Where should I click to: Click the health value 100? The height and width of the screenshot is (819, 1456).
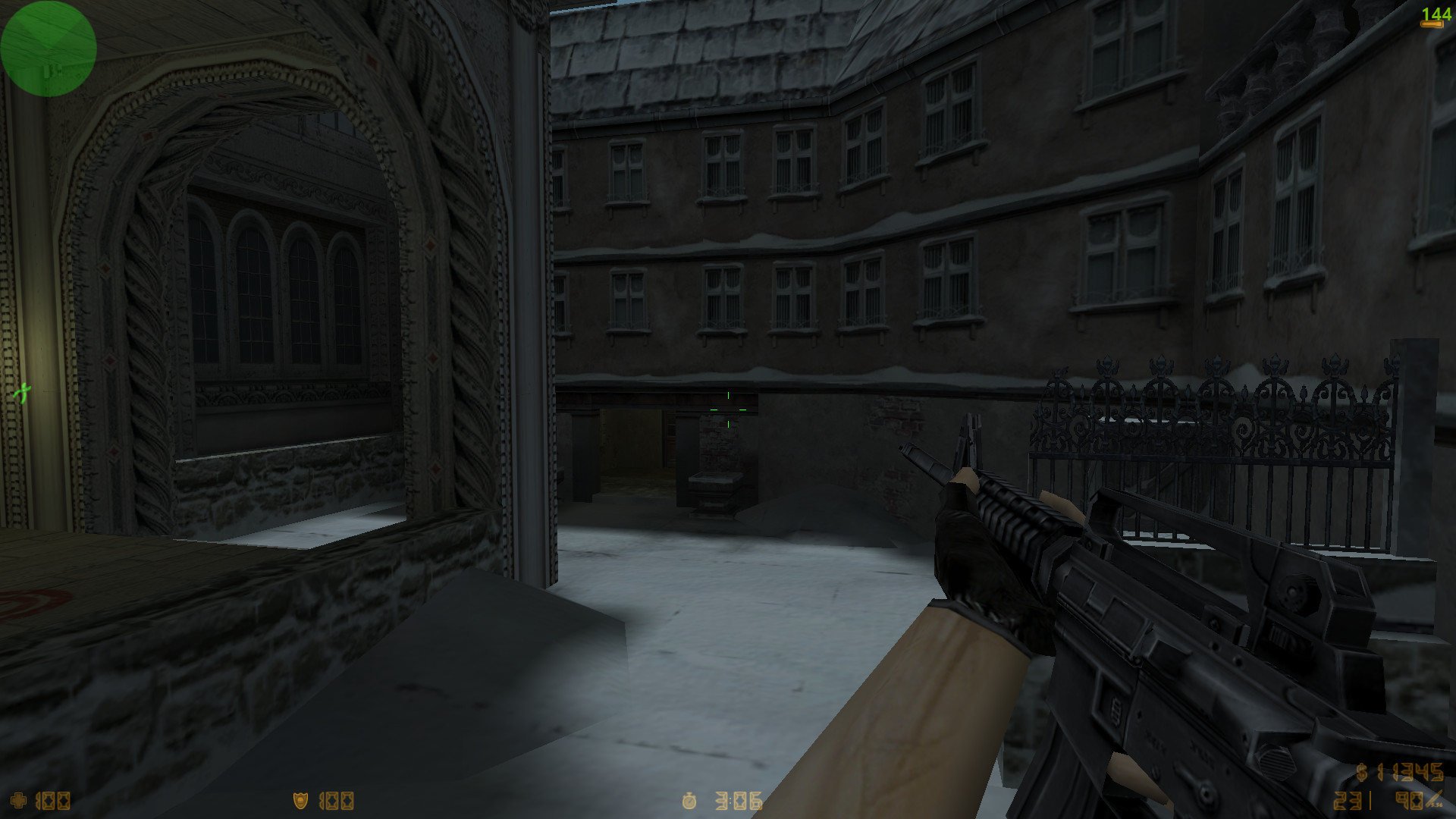pos(53,799)
